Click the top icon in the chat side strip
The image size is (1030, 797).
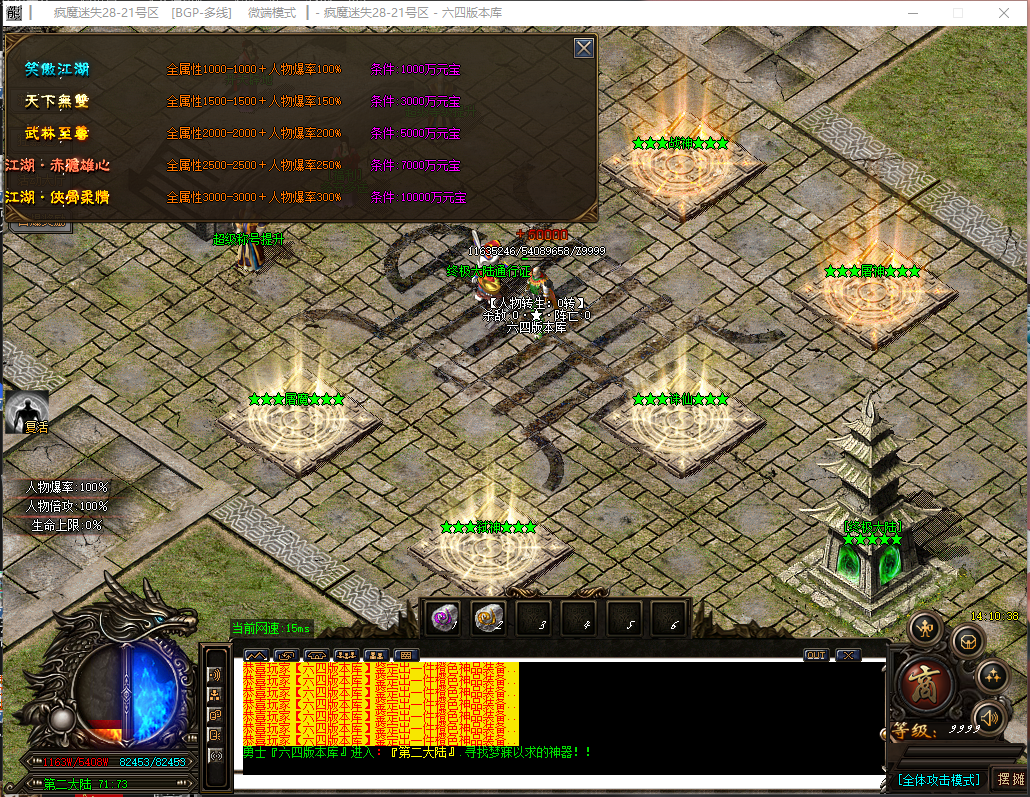pos(215,673)
